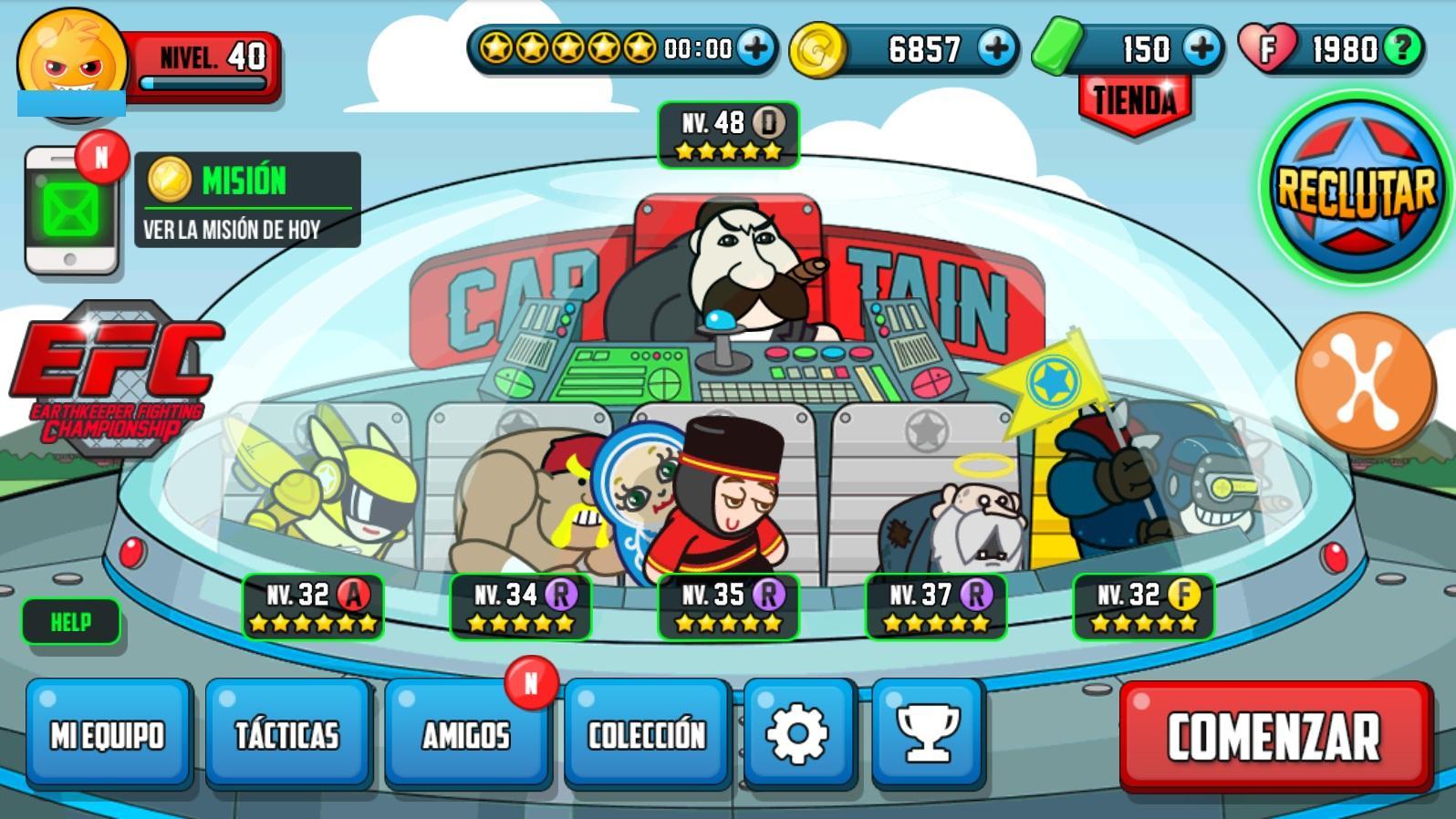Image resolution: width=1456 pixels, height=819 pixels.
Task: Open the trophy rankings button
Action: coord(928,734)
